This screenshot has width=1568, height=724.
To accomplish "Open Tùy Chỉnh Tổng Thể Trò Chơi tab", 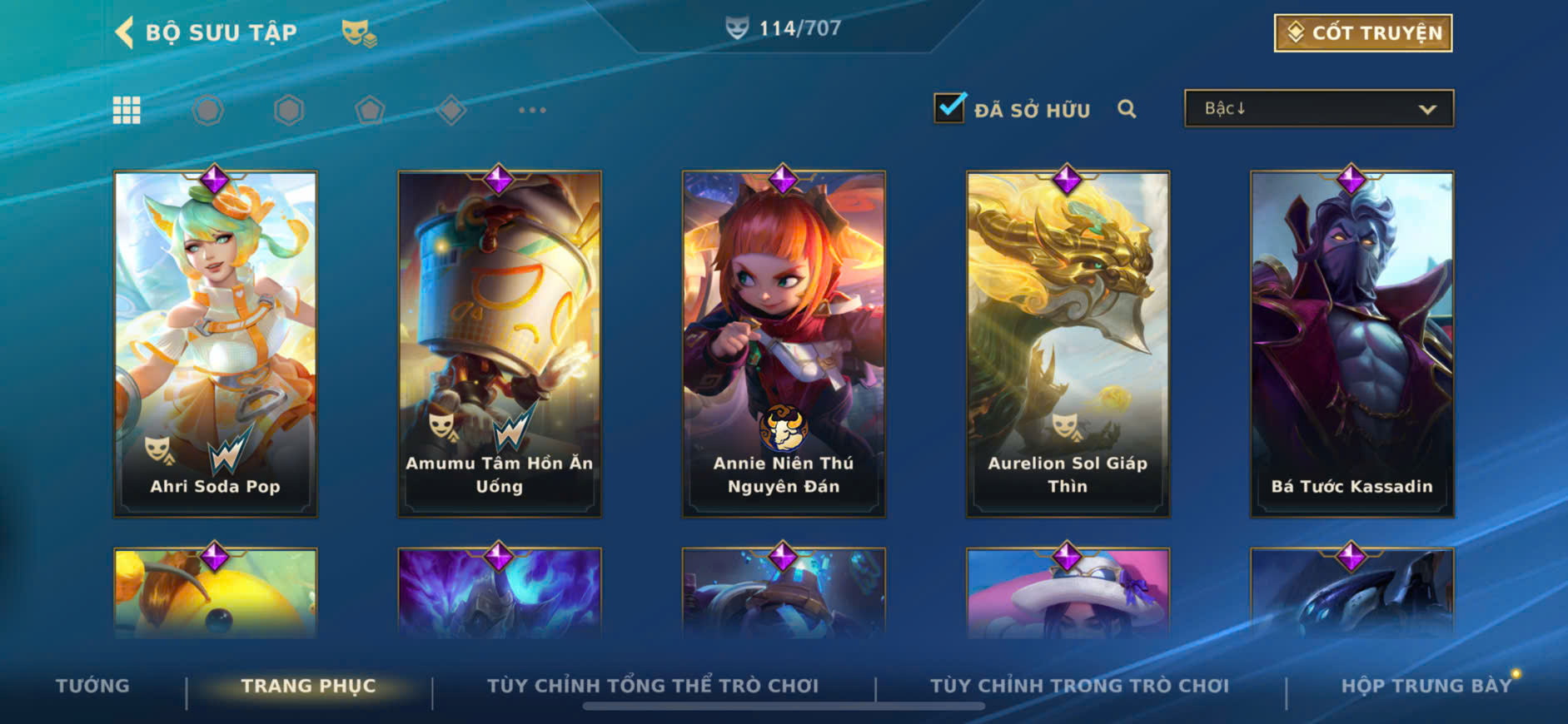I will [653, 686].
